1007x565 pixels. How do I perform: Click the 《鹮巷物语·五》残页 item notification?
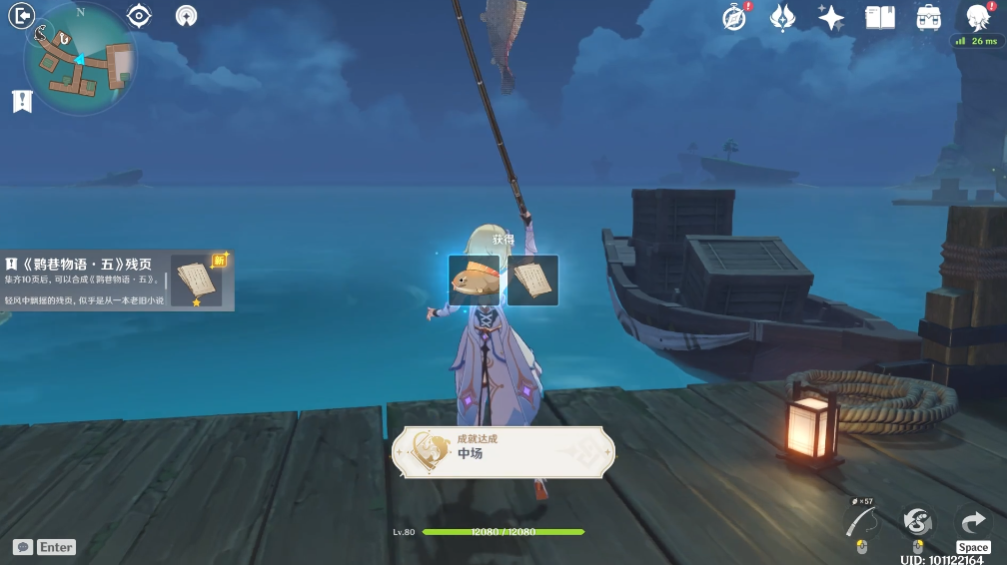(118, 280)
